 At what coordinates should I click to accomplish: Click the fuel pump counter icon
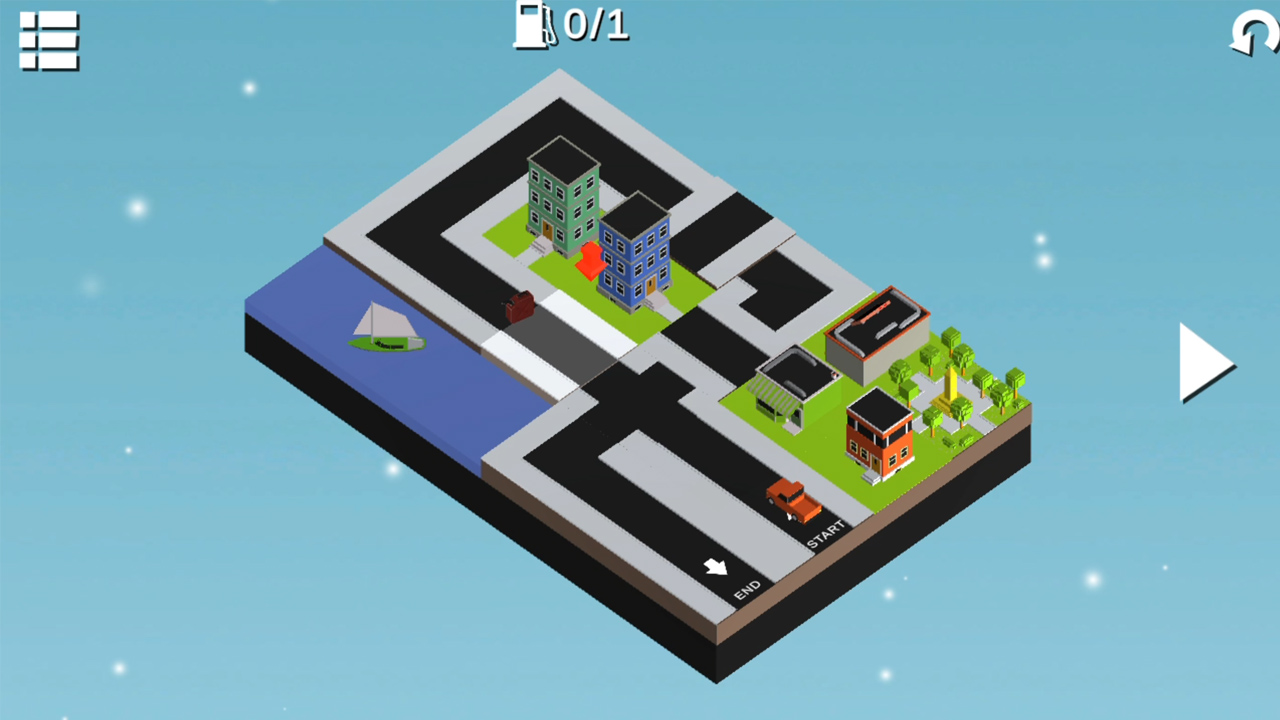point(533,27)
